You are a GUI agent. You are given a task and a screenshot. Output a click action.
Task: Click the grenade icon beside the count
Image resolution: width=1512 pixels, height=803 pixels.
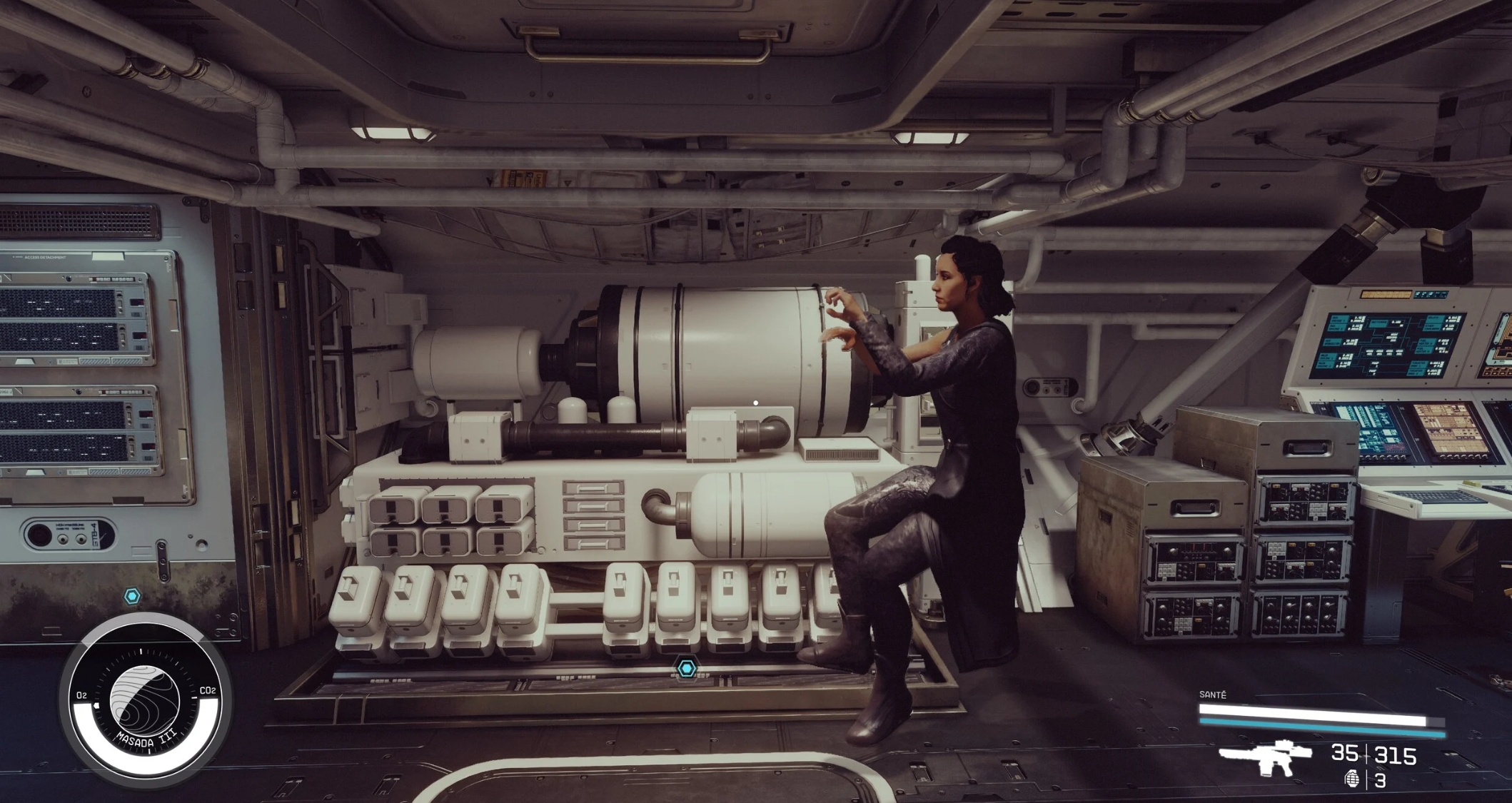[1351, 779]
